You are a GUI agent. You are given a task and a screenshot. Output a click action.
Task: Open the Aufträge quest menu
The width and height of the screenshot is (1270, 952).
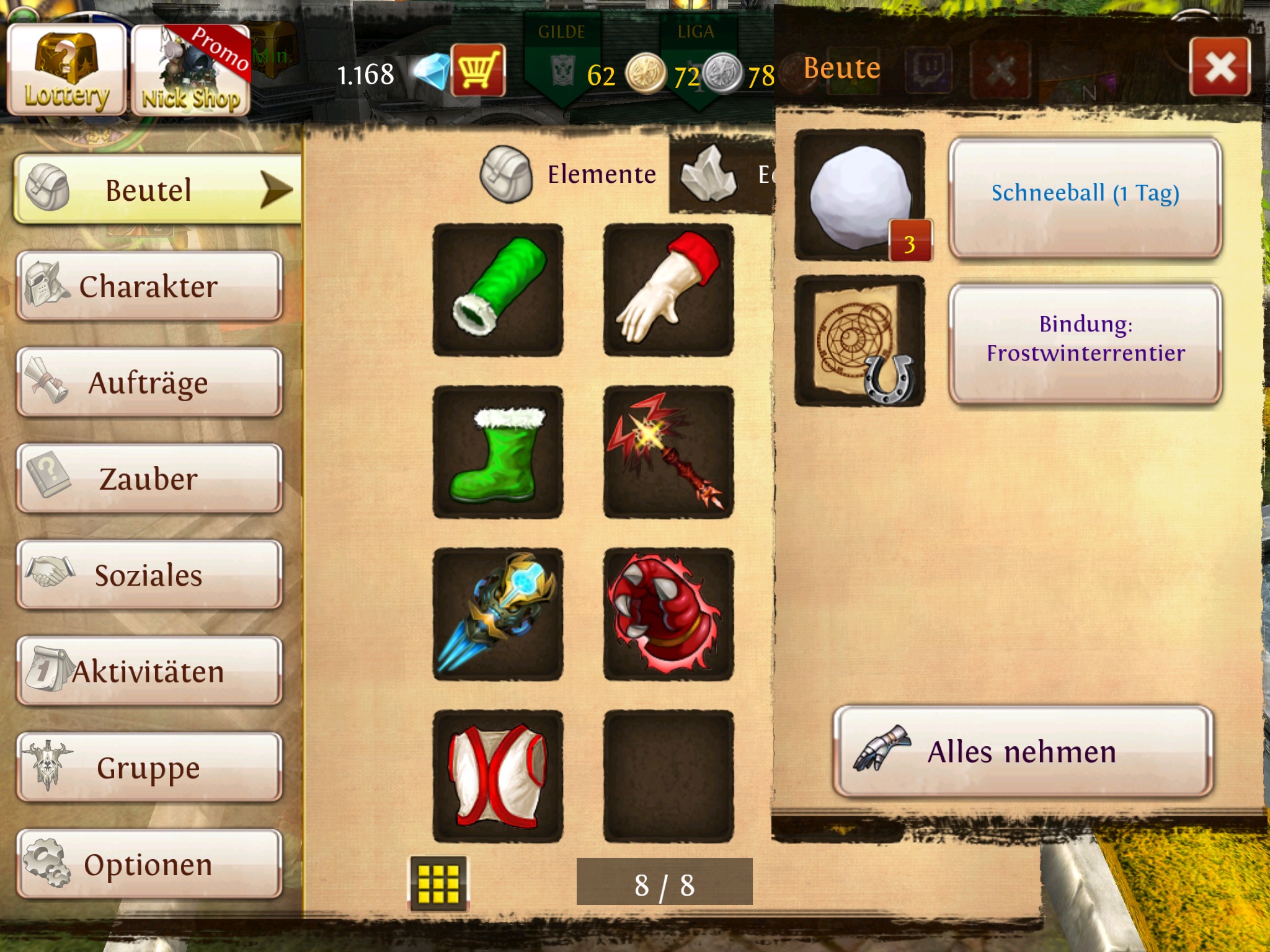click(149, 382)
